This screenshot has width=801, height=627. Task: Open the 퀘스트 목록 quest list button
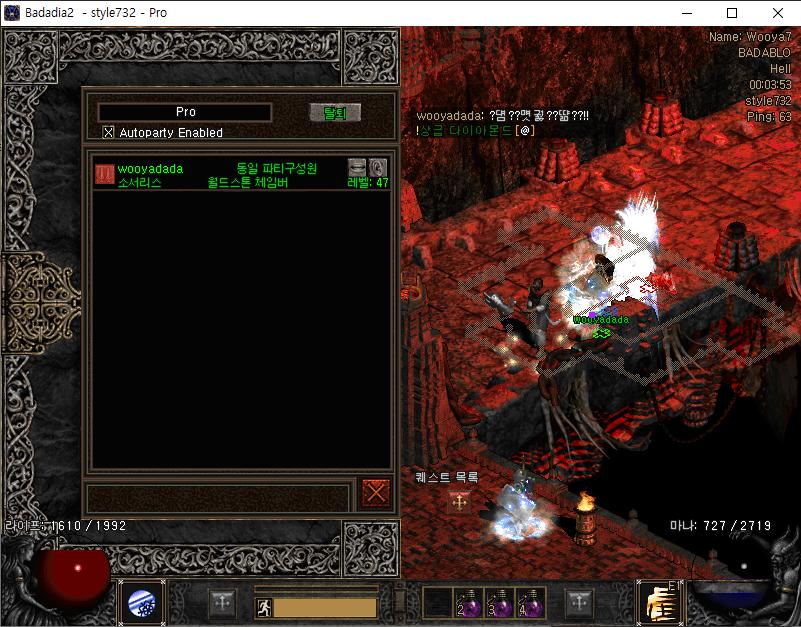point(460,502)
